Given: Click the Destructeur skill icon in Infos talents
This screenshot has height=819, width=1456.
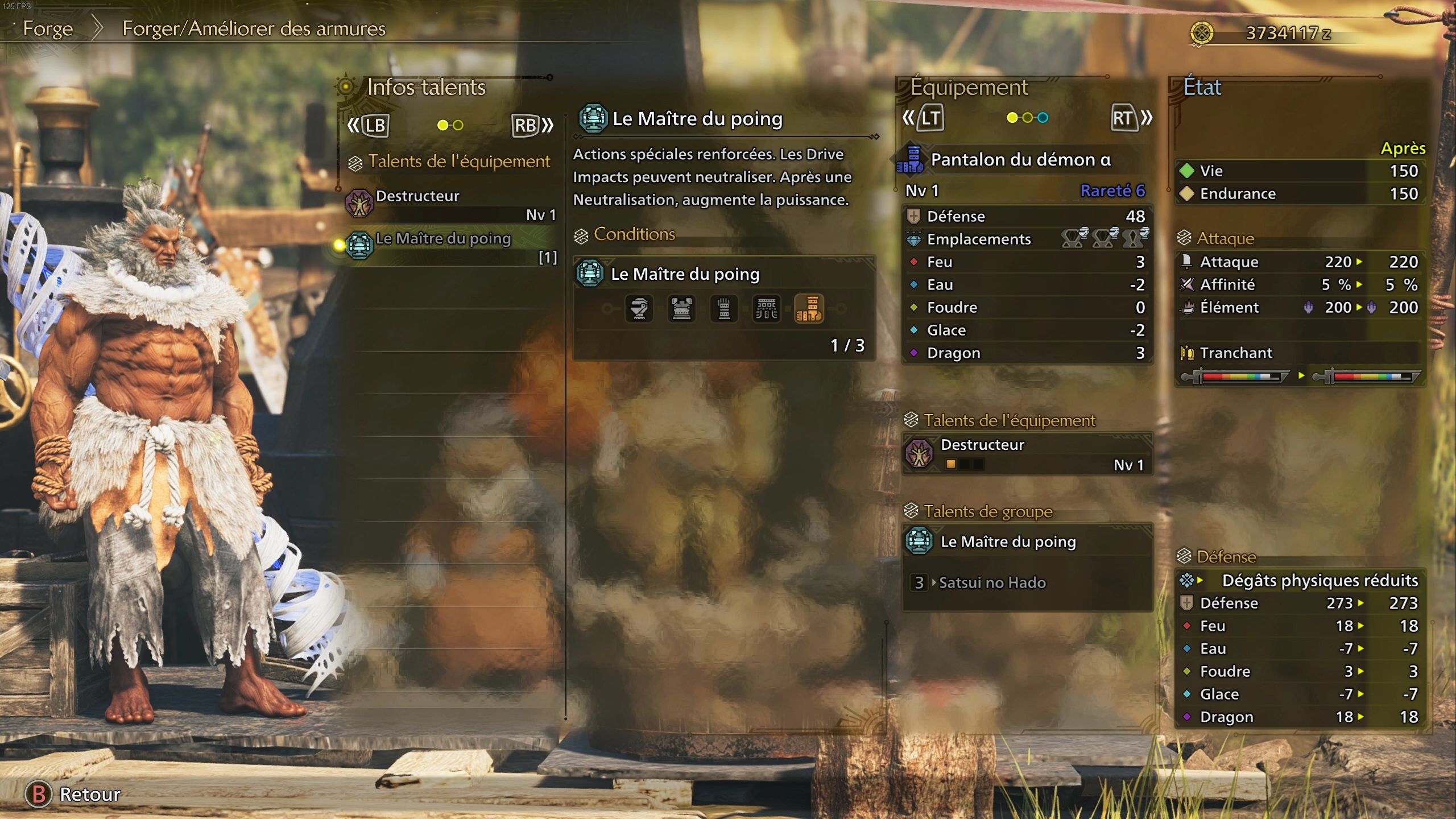Looking at the screenshot, I should click(358, 204).
